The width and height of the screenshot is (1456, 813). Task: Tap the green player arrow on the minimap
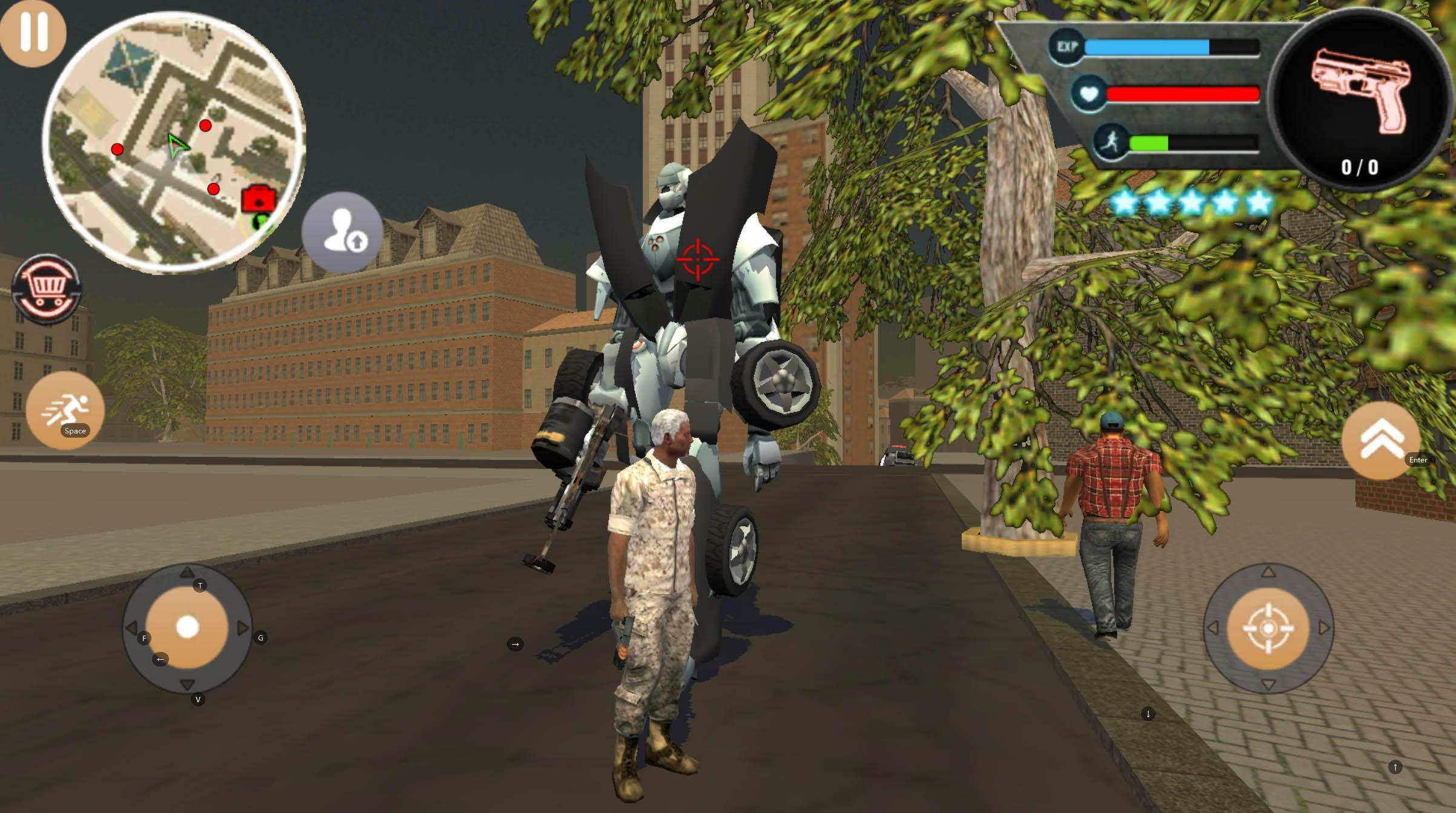tap(179, 146)
